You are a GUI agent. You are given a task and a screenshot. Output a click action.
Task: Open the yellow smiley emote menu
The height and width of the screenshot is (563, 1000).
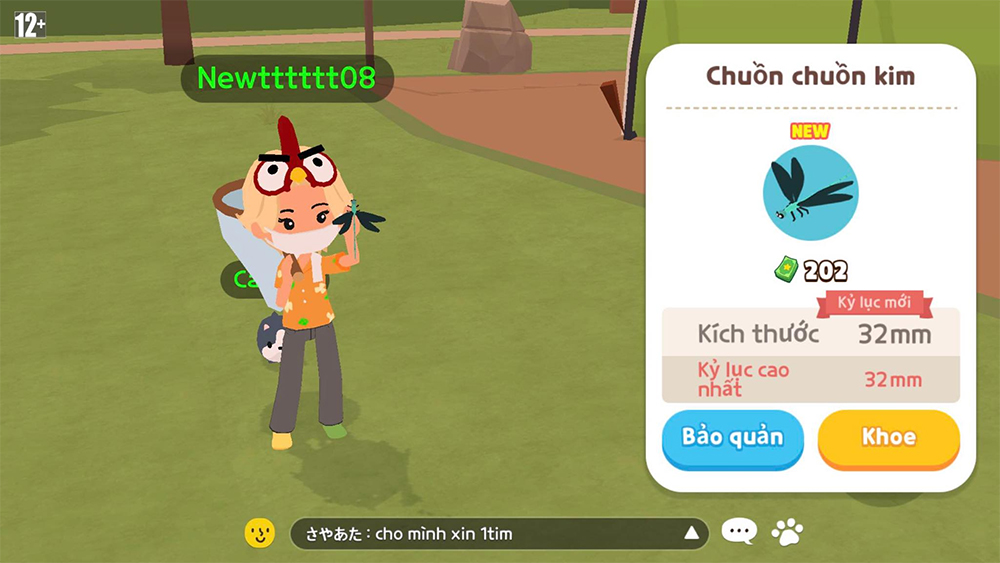(x=260, y=533)
